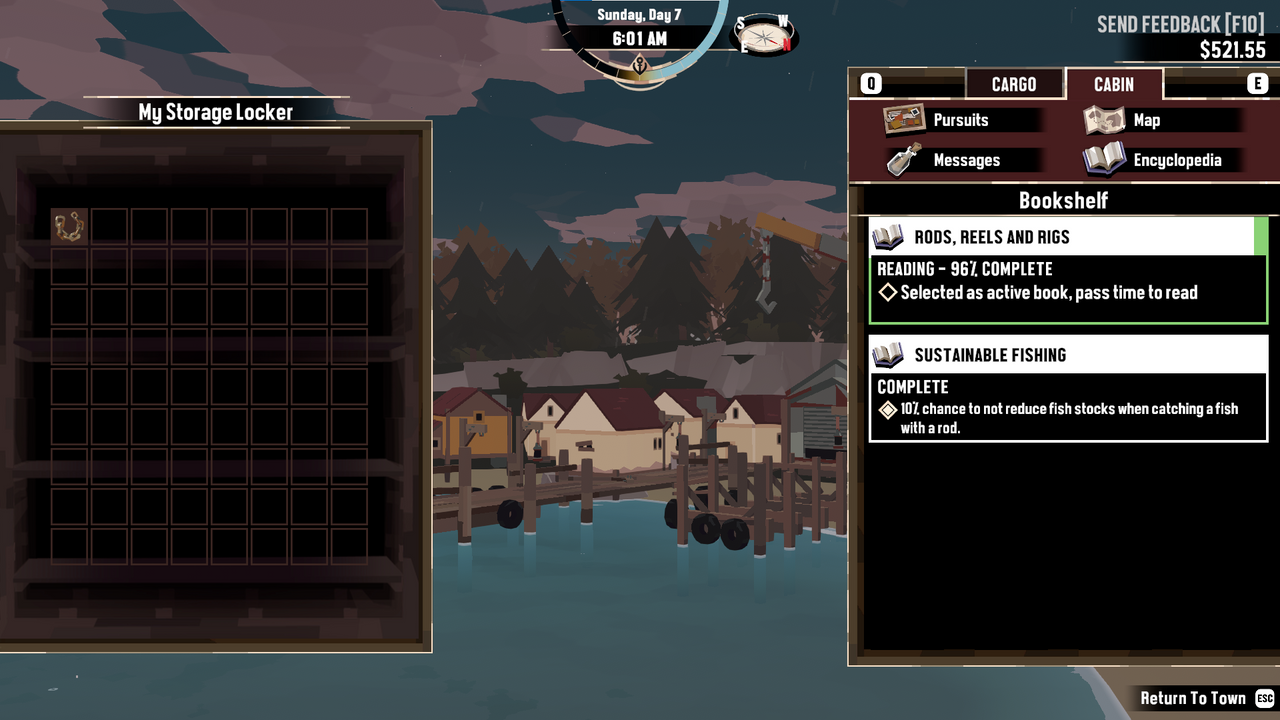This screenshot has width=1280, height=720.
Task: Toggle the active book diamond under Rods, Reels and Rigs
Action: [x=884, y=292]
